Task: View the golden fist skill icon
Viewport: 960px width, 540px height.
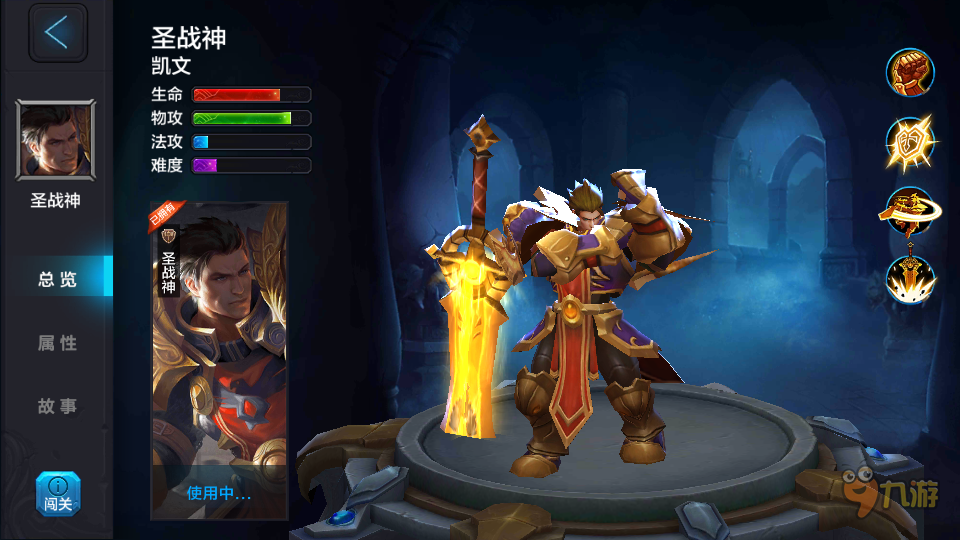Action: 909,73
